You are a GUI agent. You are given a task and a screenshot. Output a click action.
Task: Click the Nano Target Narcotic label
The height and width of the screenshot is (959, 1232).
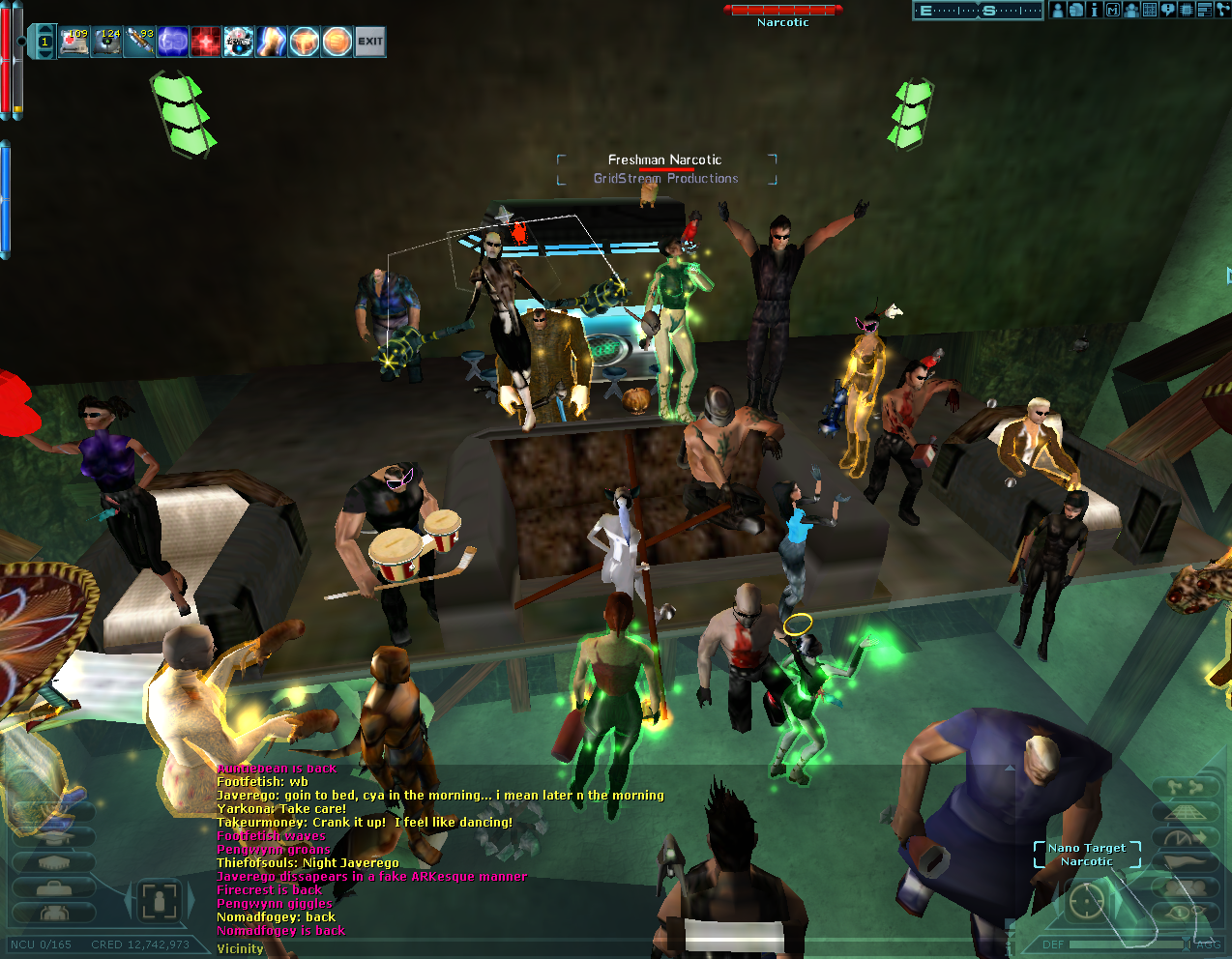[1087, 855]
